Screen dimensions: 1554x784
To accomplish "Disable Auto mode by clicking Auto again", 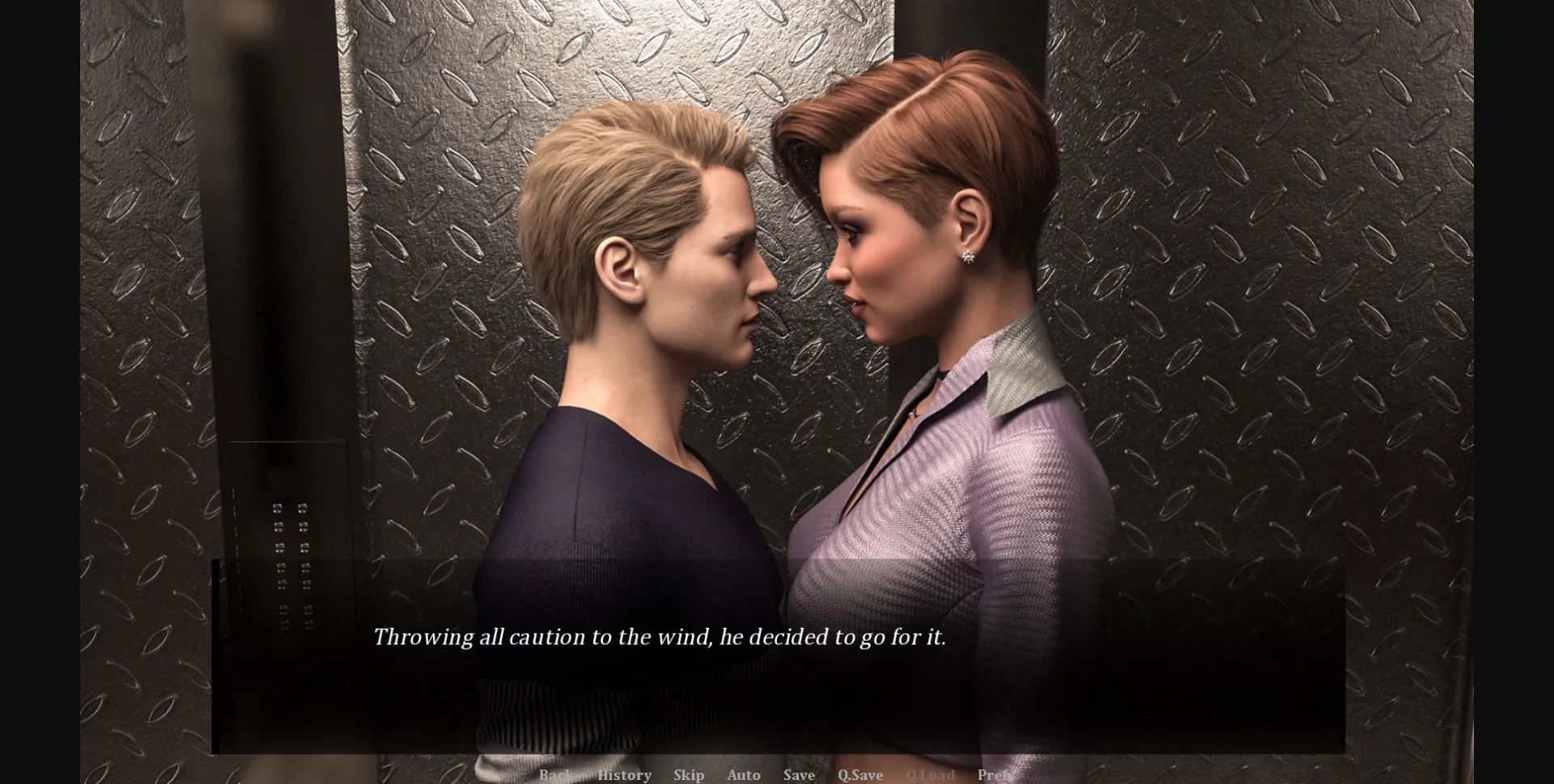I will [743, 775].
